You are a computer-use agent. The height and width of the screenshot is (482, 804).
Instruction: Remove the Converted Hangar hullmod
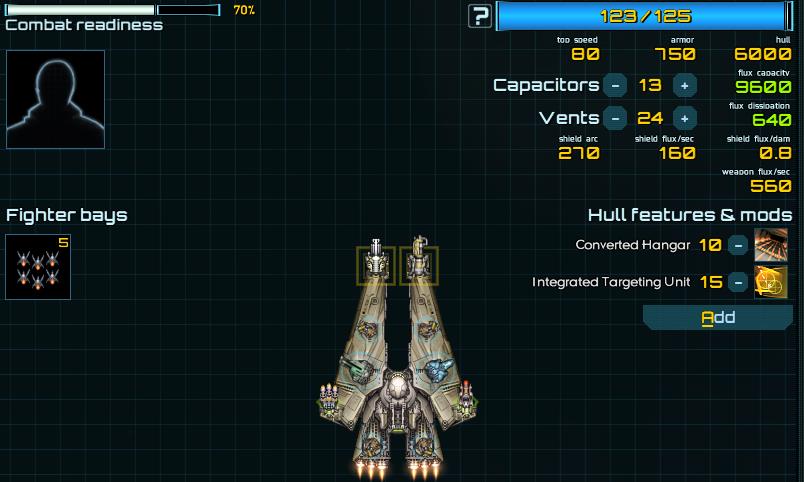coord(737,245)
